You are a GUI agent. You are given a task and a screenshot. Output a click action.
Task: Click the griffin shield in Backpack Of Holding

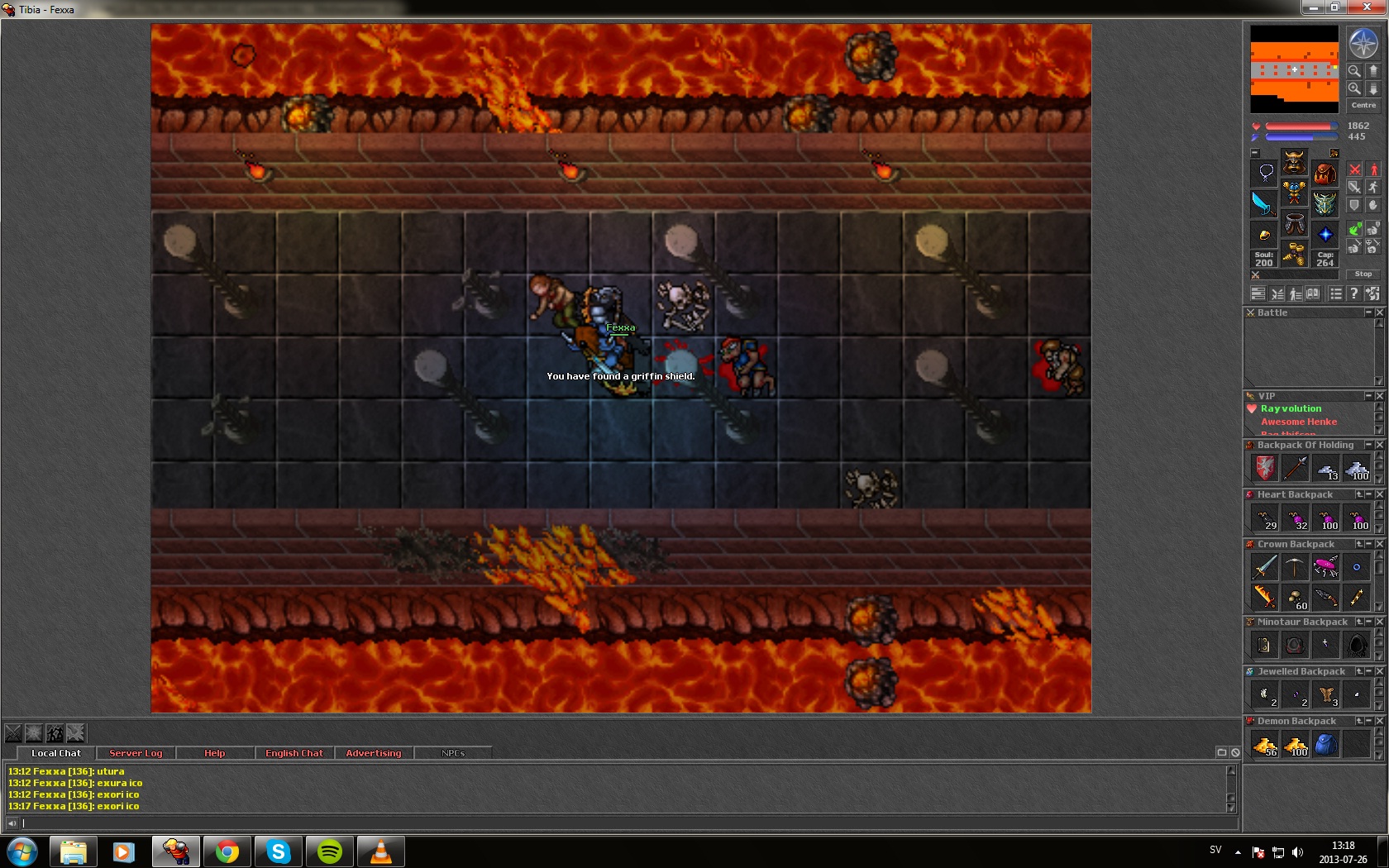pos(1264,469)
